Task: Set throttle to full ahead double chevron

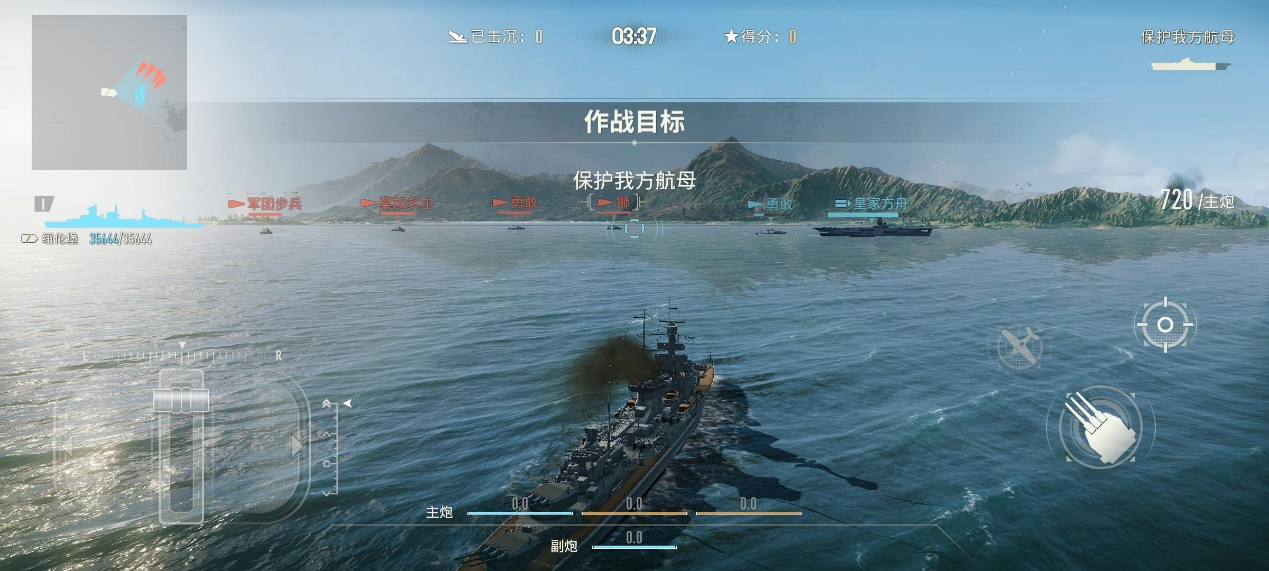Action: [x=328, y=405]
